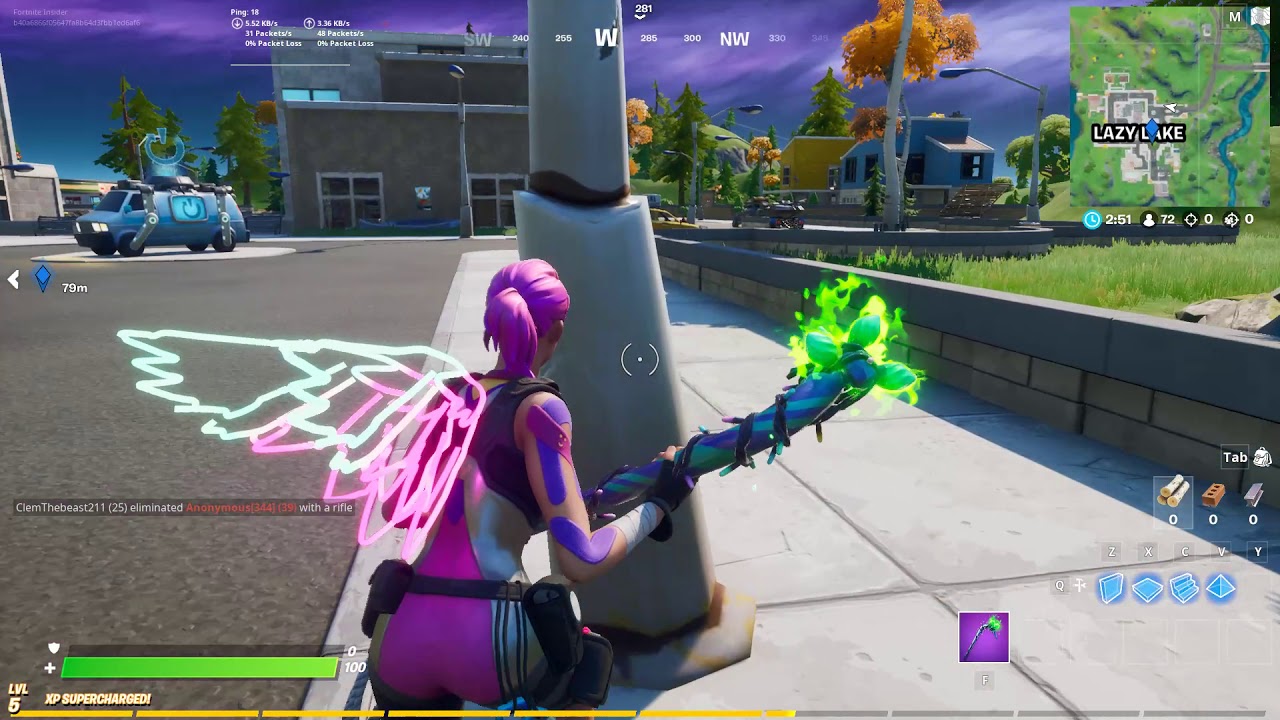Viewport: 1280px width, 720px height.
Task: Click the M map keybind label
Action: tap(1236, 15)
